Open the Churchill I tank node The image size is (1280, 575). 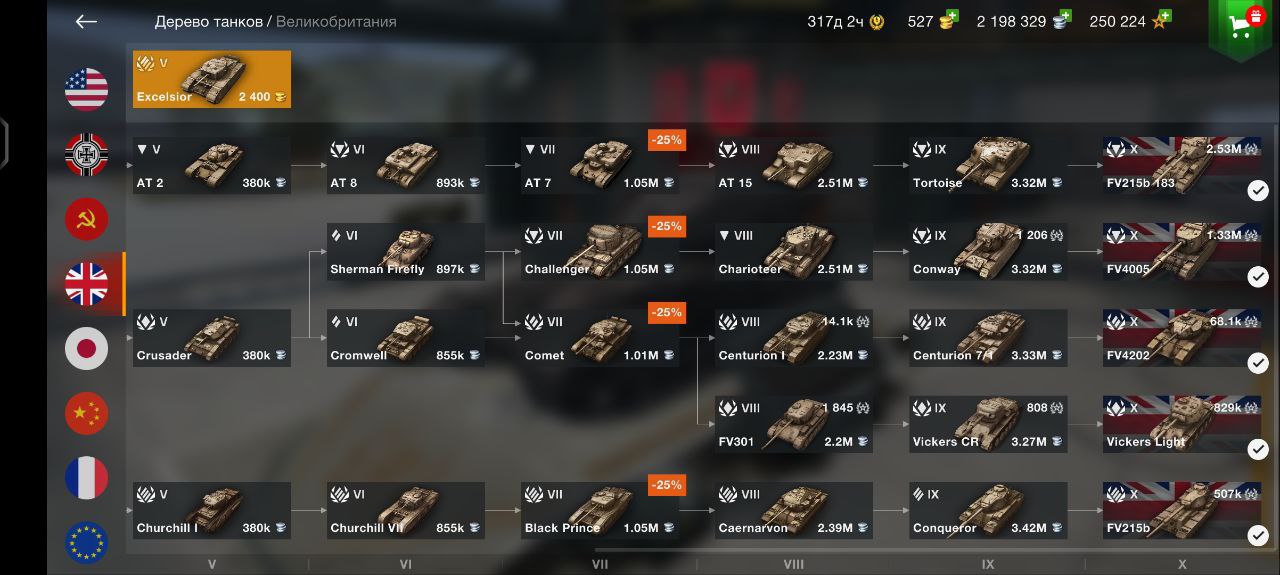click(212, 511)
